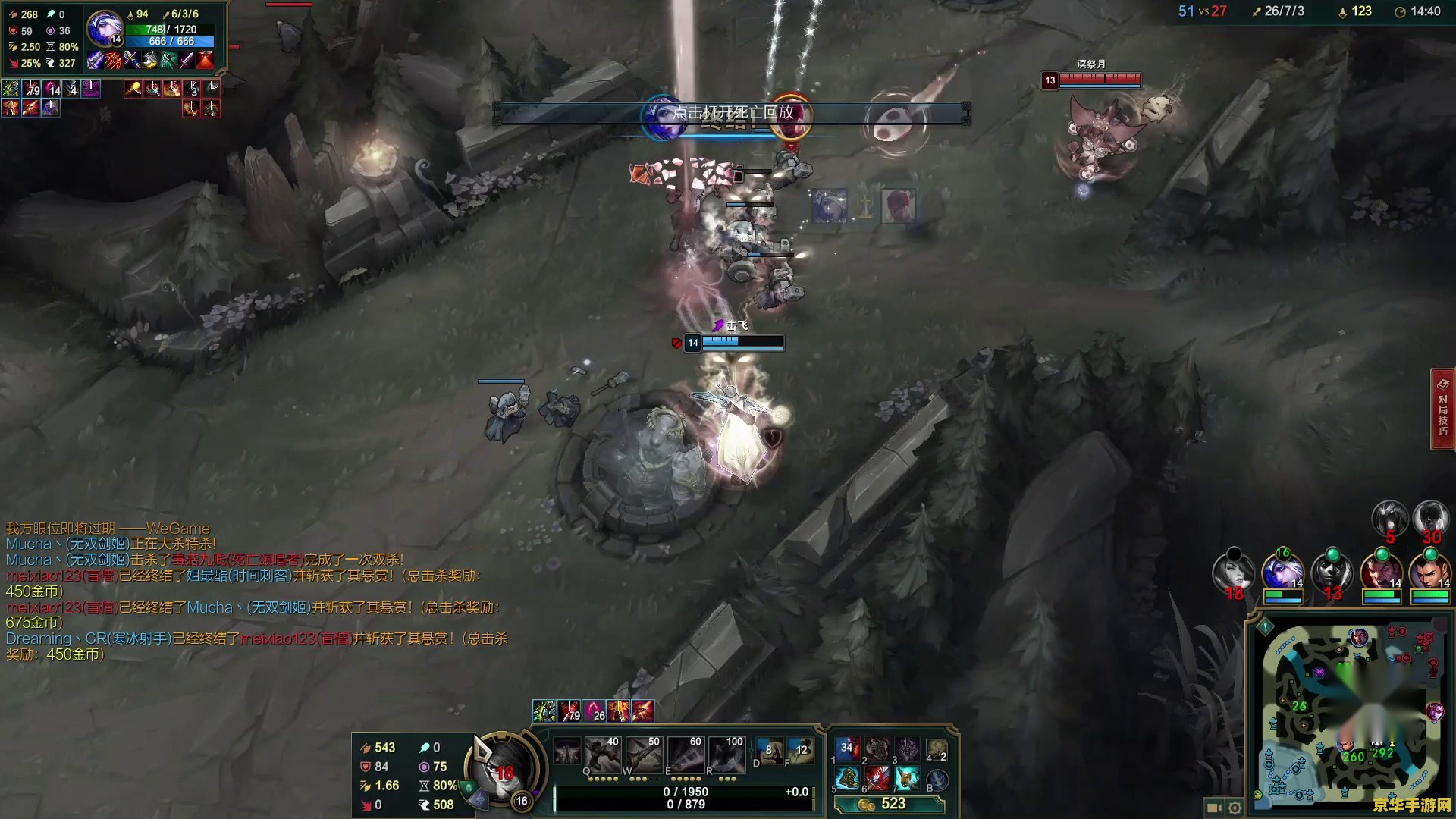The image size is (1456, 819).
Task: Click the trinket in slot 4
Action: click(x=937, y=749)
